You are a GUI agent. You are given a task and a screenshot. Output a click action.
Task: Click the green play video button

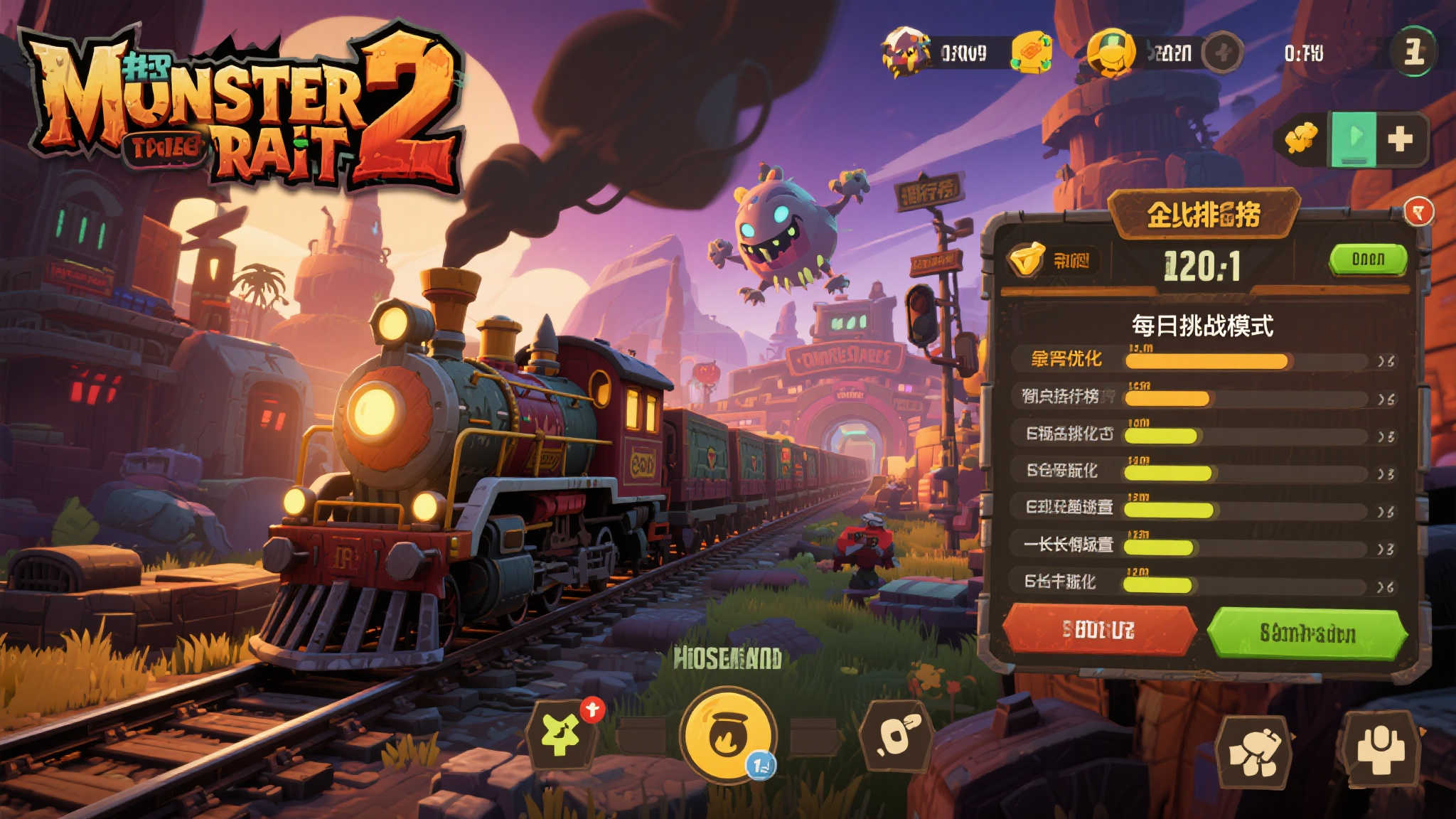pos(1354,139)
